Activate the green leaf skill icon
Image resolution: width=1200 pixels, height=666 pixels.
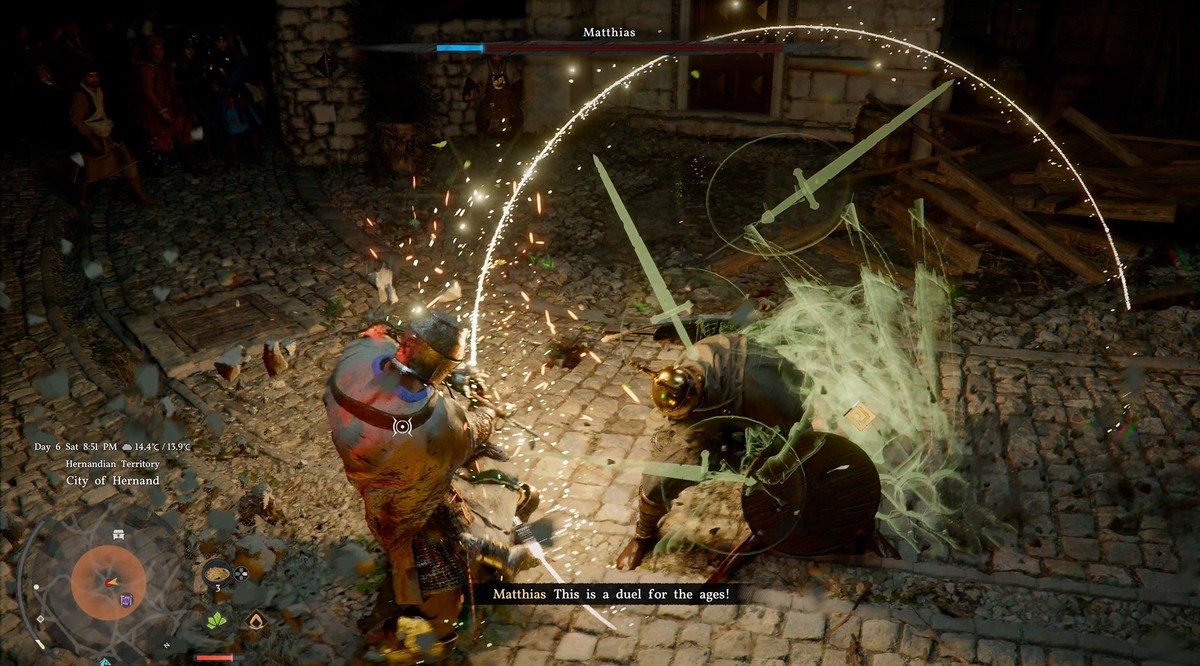[x=216, y=621]
